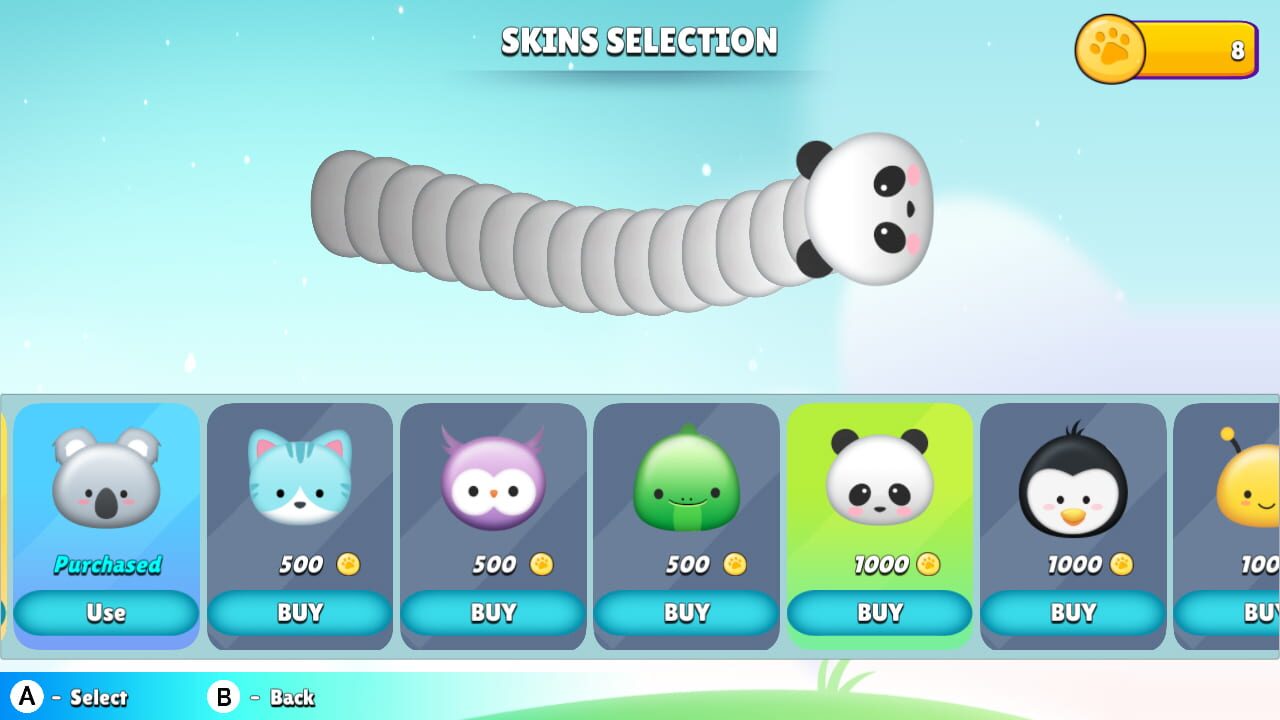Buy the owl skin for 500
This screenshot has height=720, width=1280.
[492, 613]
